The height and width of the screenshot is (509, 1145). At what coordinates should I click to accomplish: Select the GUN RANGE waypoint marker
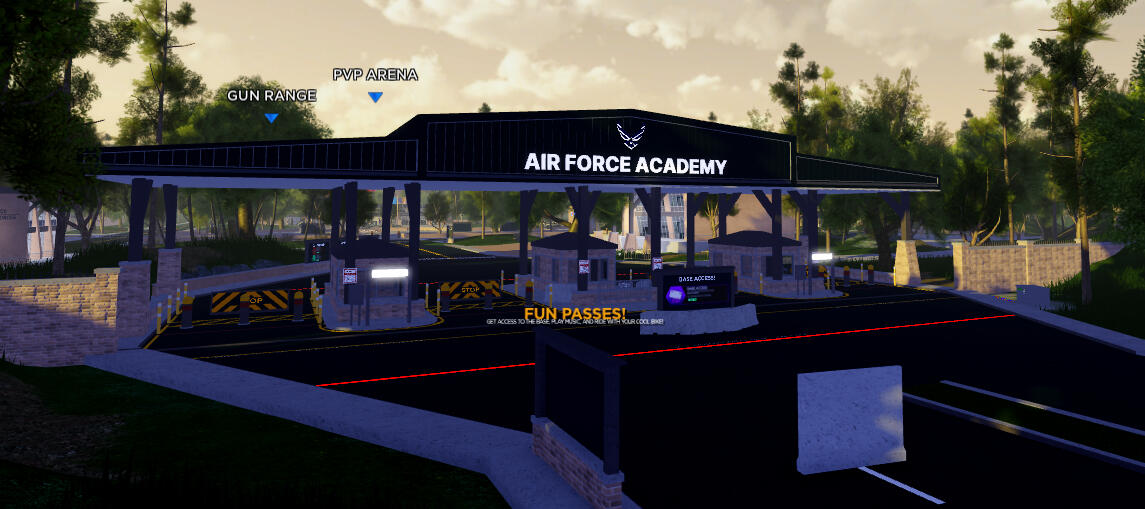271,117
